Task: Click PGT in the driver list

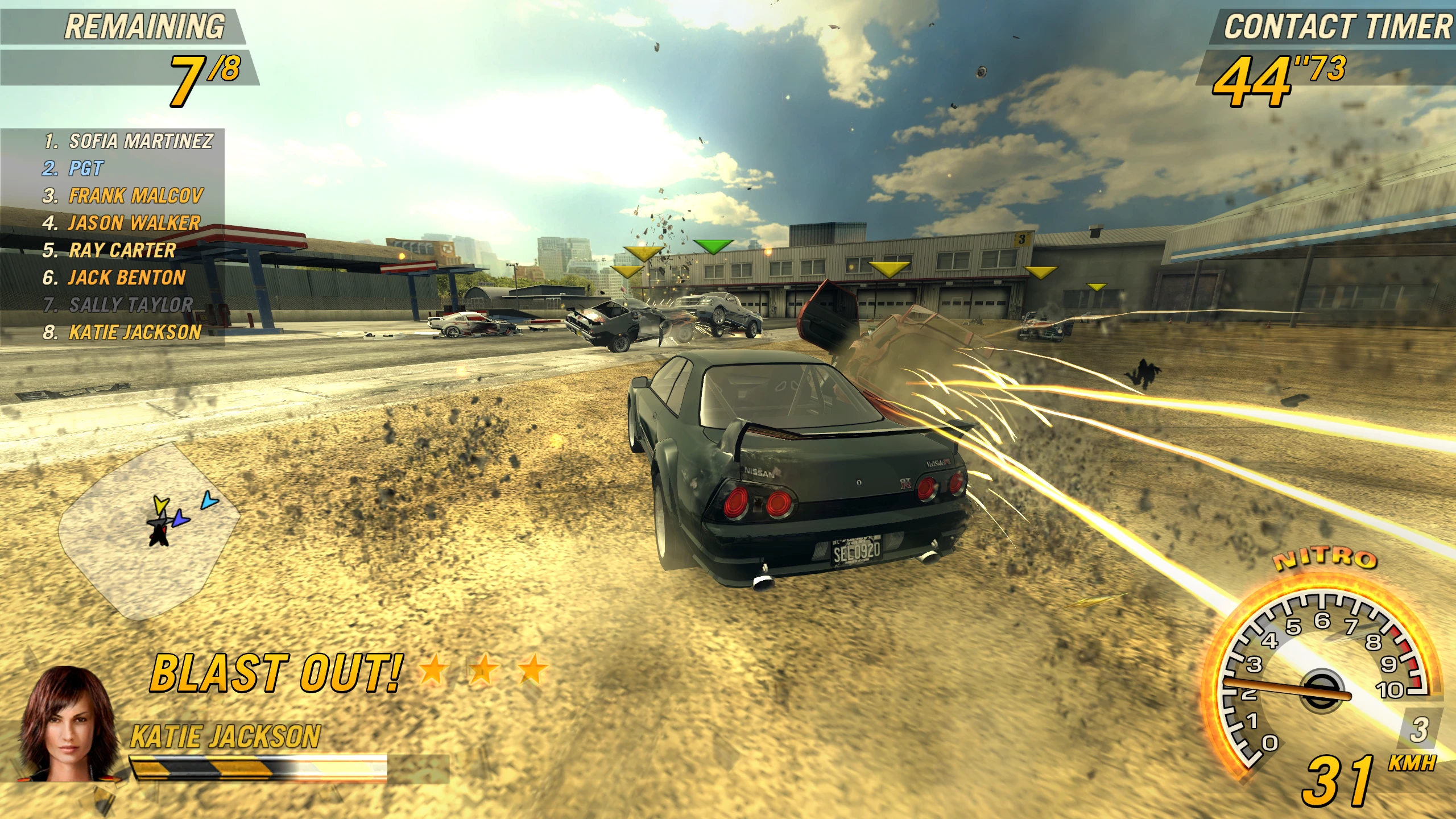Action: point(86,168)
